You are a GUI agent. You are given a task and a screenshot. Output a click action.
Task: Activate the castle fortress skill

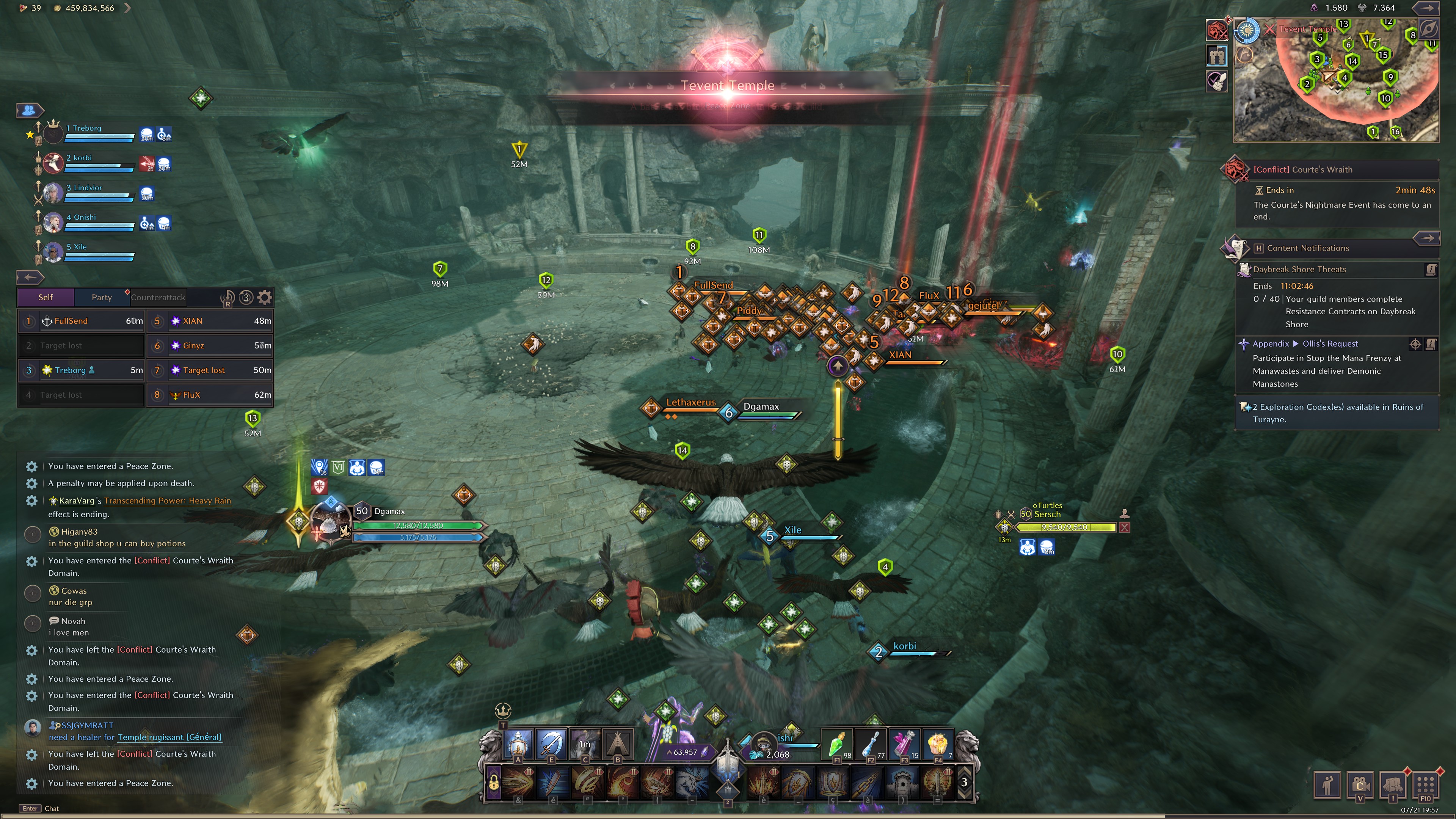pos(903,782)
